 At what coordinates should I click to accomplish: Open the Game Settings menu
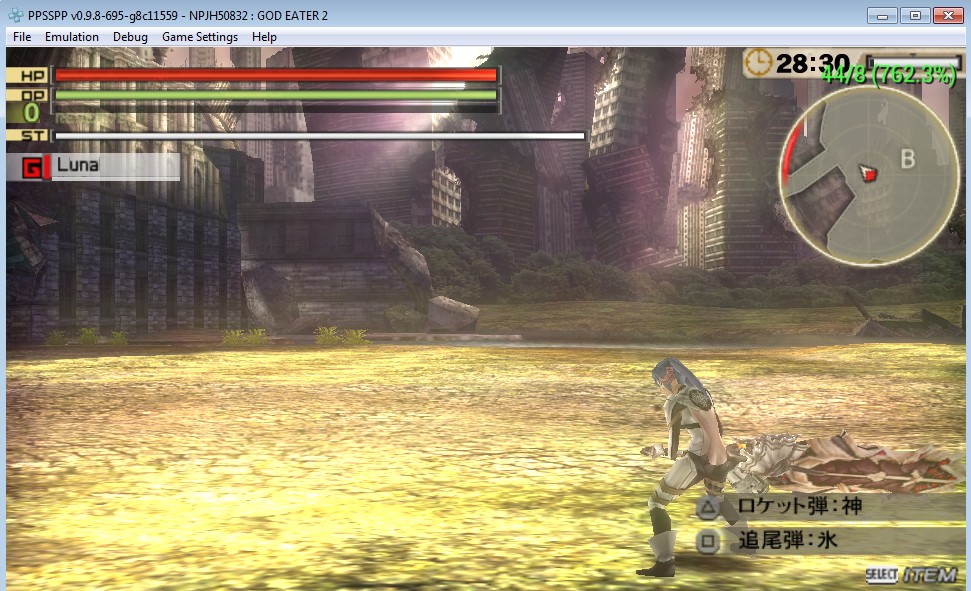(x=200, y=37)
